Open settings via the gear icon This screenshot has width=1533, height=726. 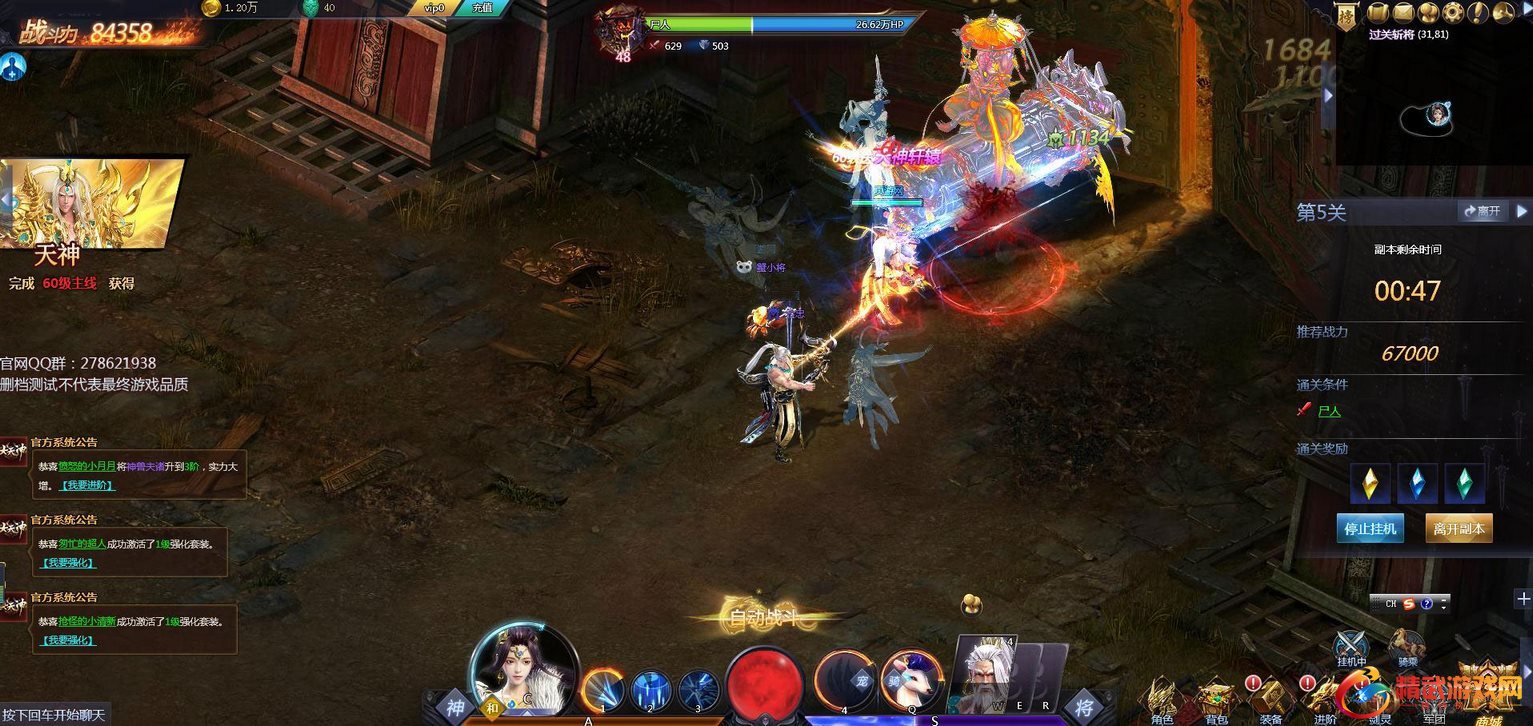tap(1453, 12)
